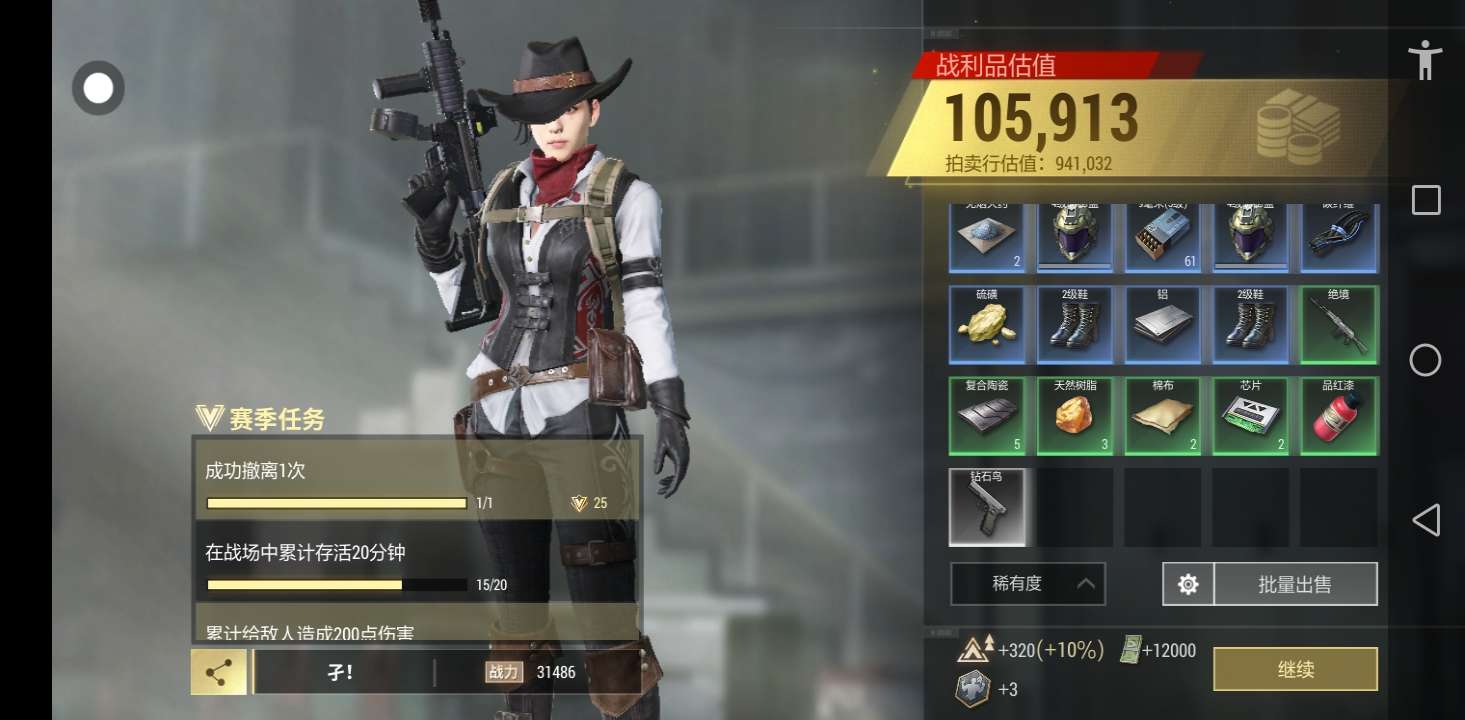1465x720 pixels.
Task: Open the accessibility figure icon
Action: point(1425,60)
